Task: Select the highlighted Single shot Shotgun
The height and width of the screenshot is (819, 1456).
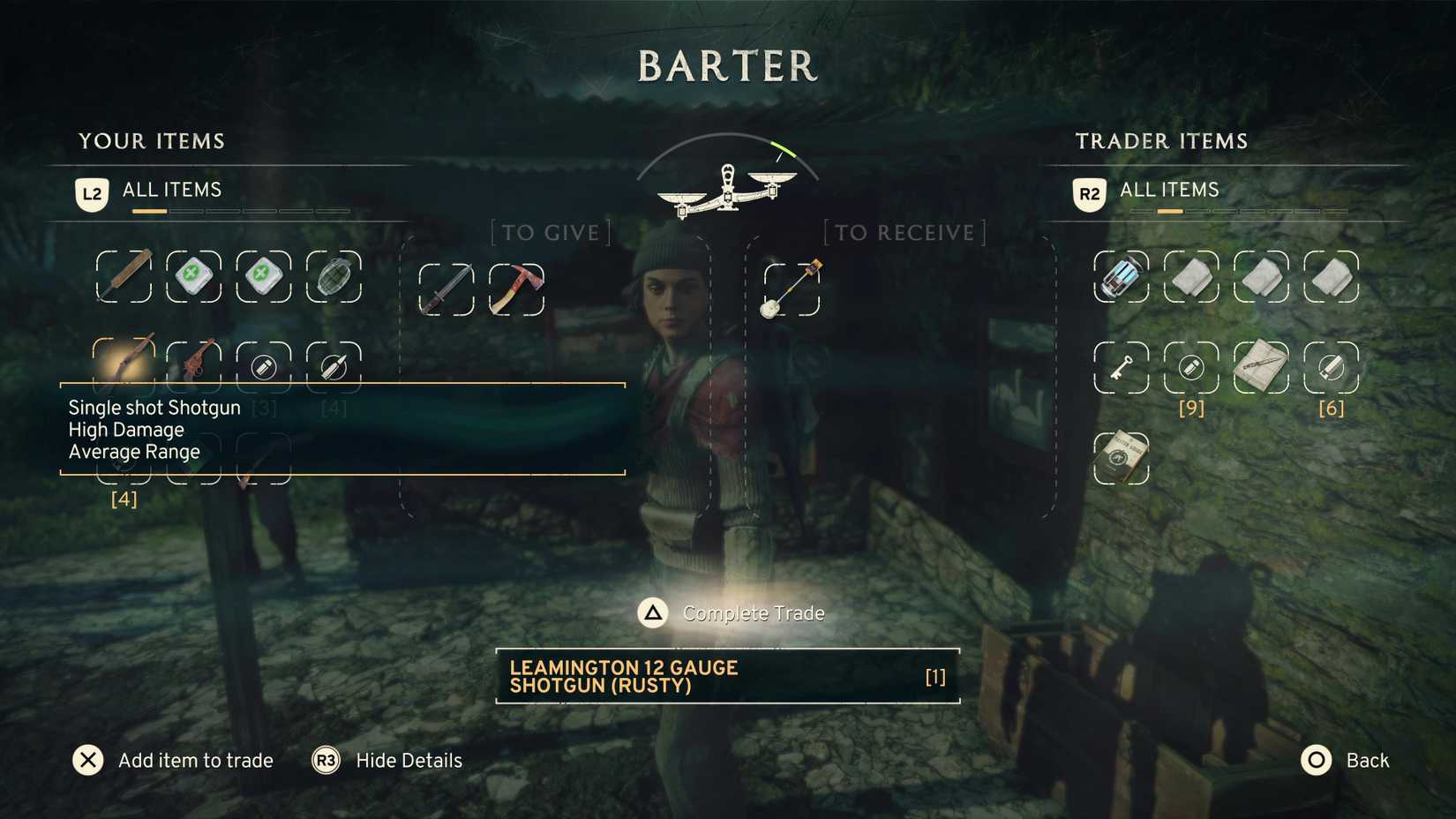Action: 124,366
